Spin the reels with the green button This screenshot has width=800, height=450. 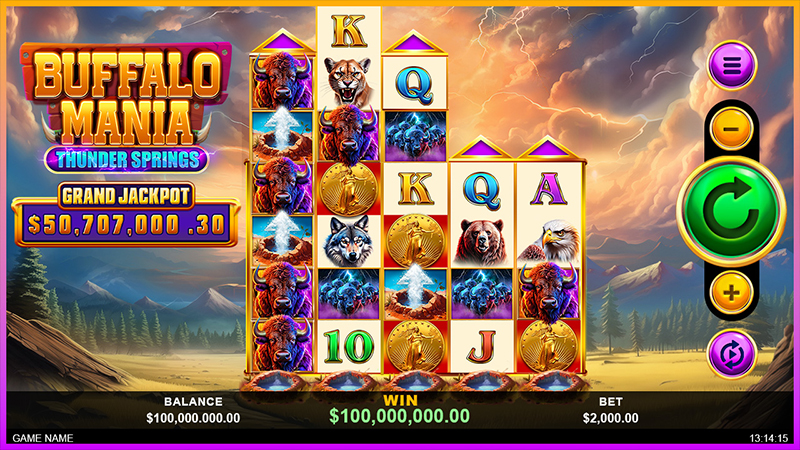tap(731, 209)
